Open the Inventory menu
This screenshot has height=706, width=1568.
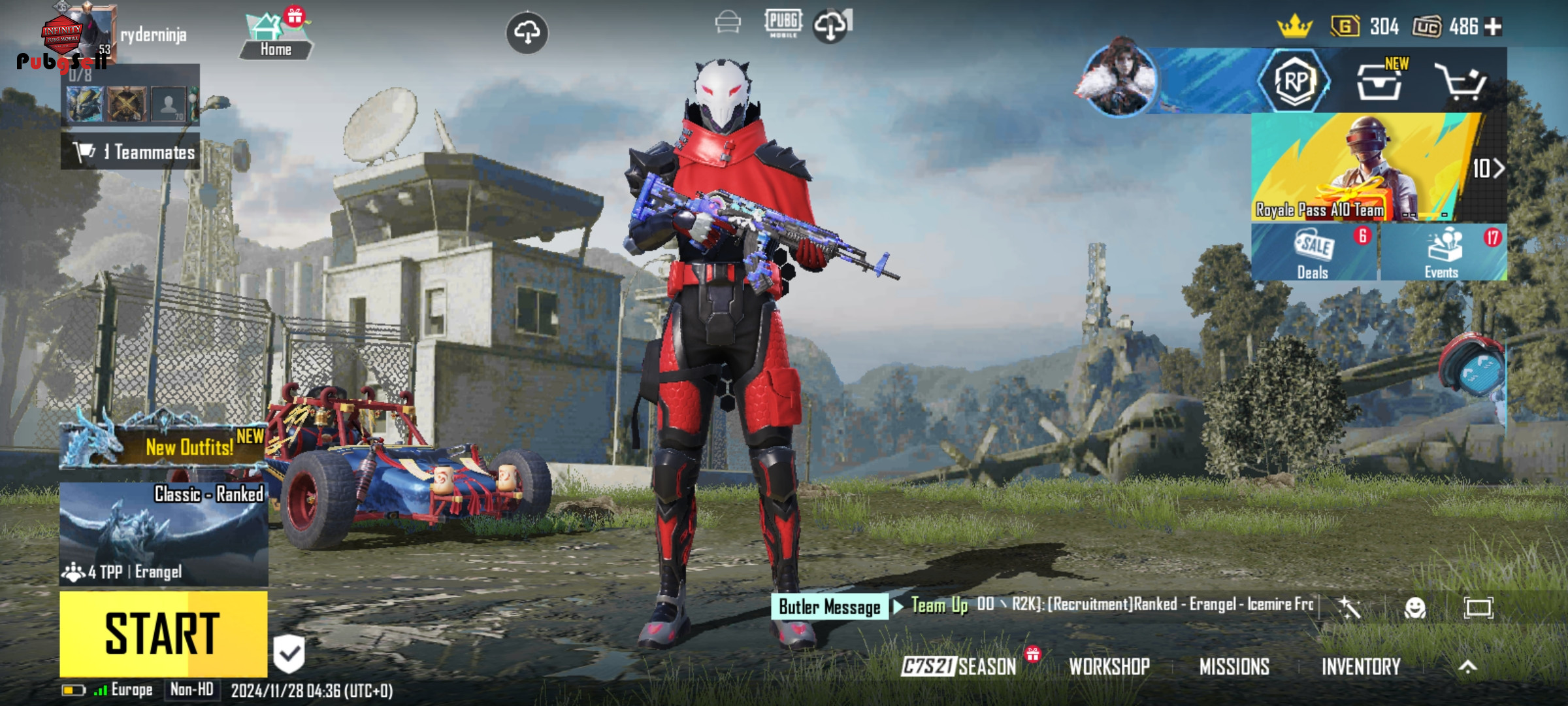1361,666
